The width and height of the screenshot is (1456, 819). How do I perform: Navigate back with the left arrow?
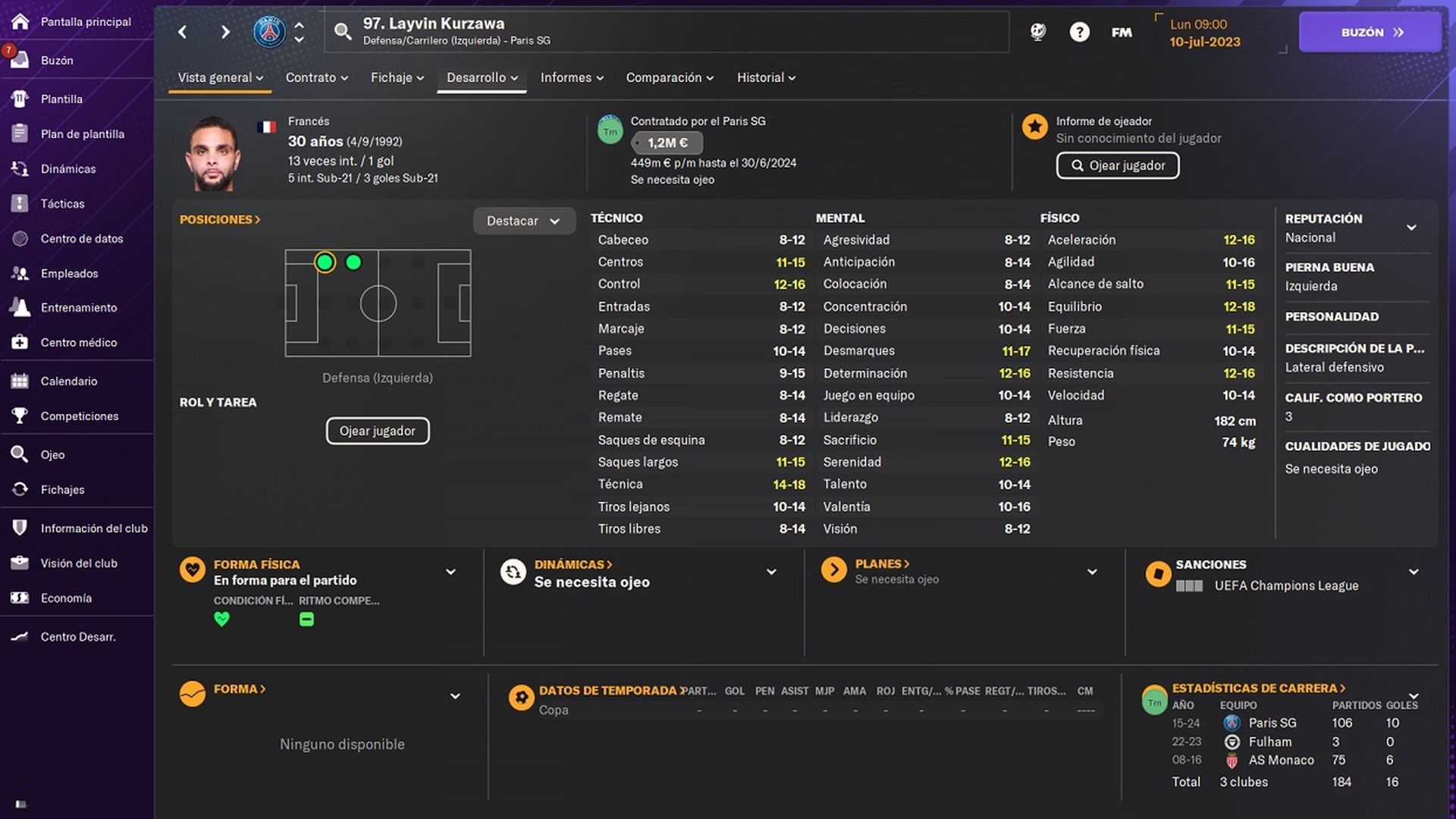coord(182,32)
